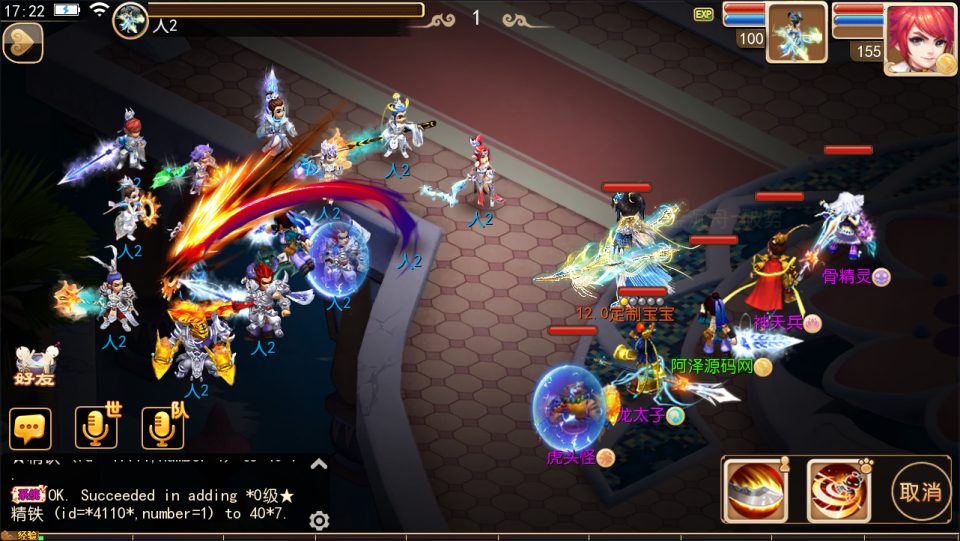Click the round avatar icon beside 人2
This screenshot has width=960, height=541.
click(x=130, y=20)
